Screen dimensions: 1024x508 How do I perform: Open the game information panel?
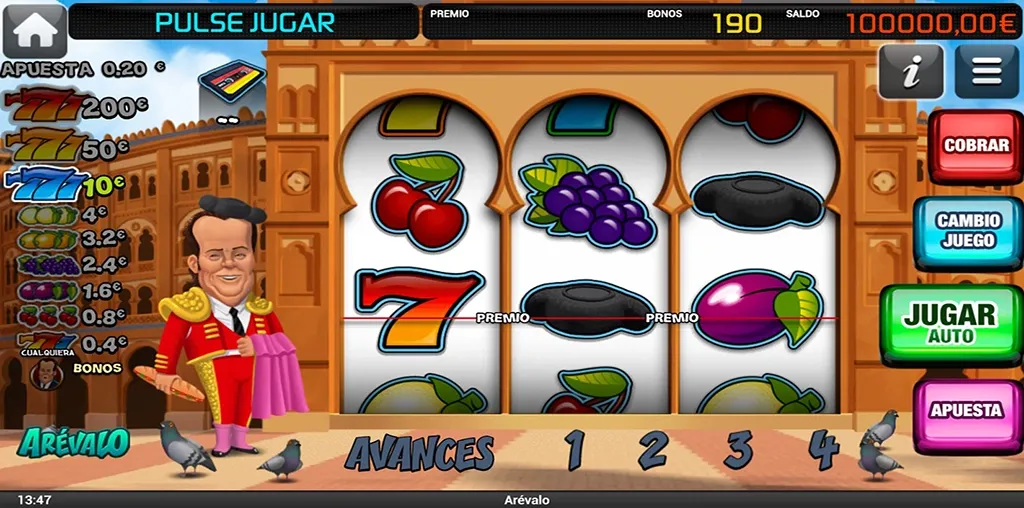[910, 72]
